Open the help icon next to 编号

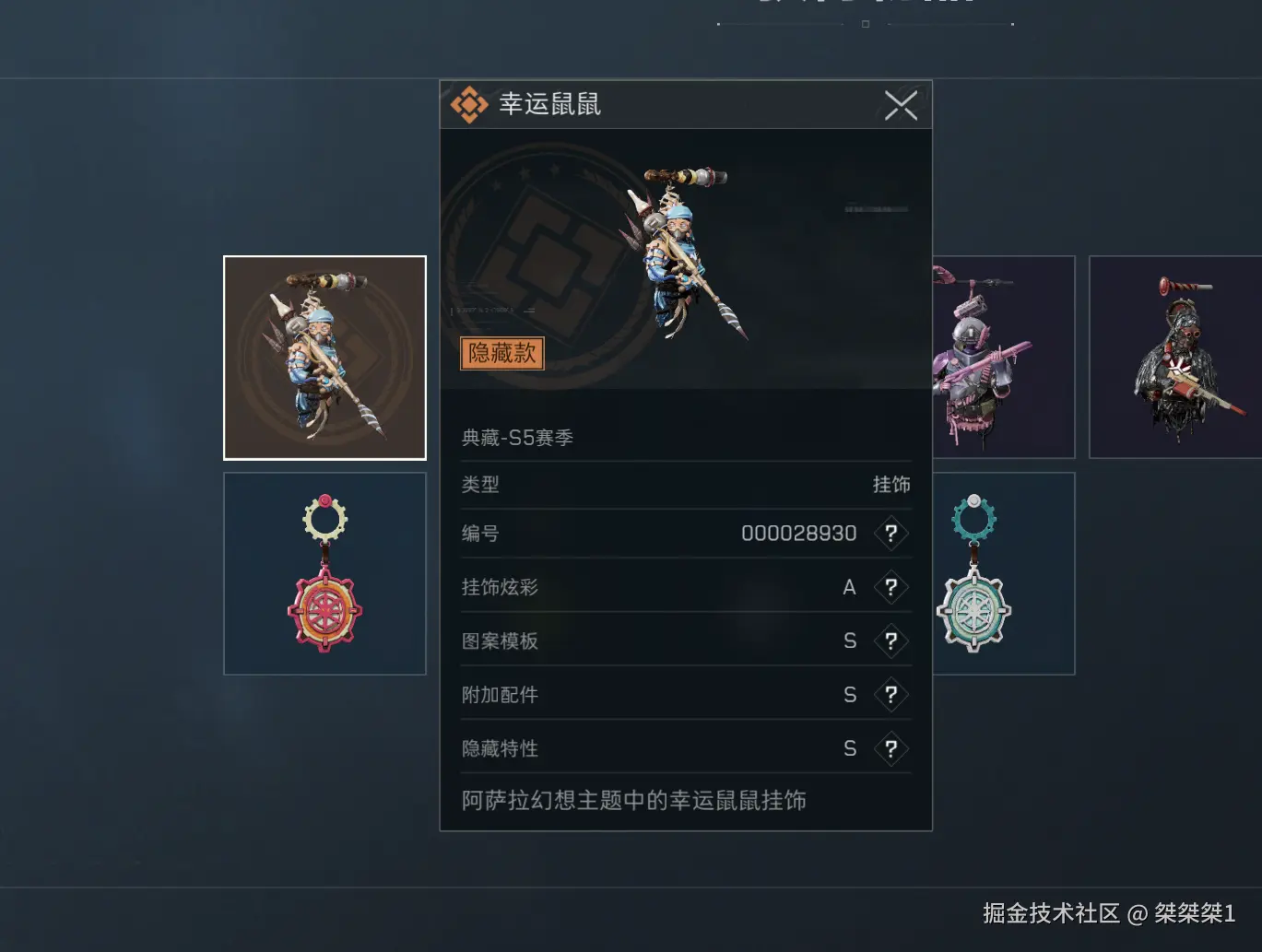pyautogui.click(x=890, y=534)
